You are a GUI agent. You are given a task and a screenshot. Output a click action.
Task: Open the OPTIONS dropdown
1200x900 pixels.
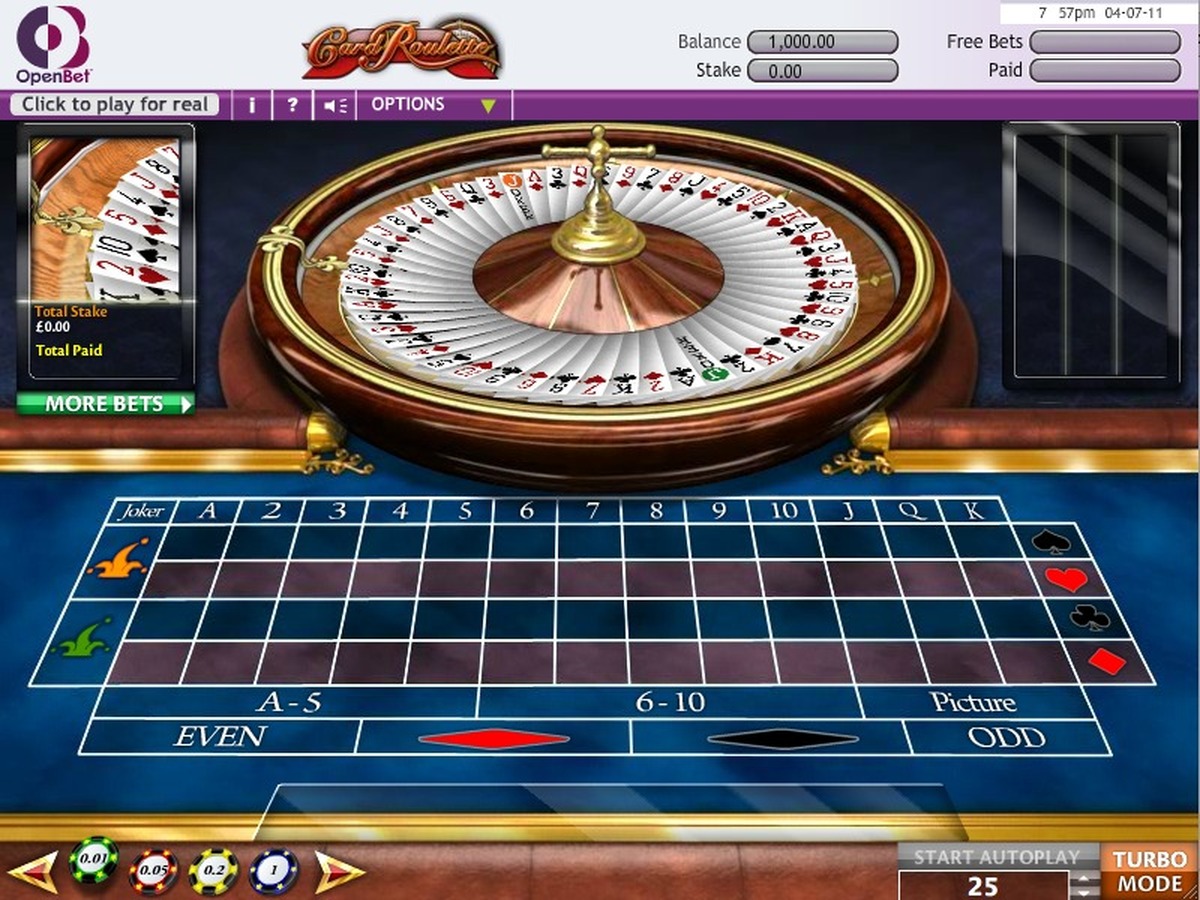pos(433,105)
